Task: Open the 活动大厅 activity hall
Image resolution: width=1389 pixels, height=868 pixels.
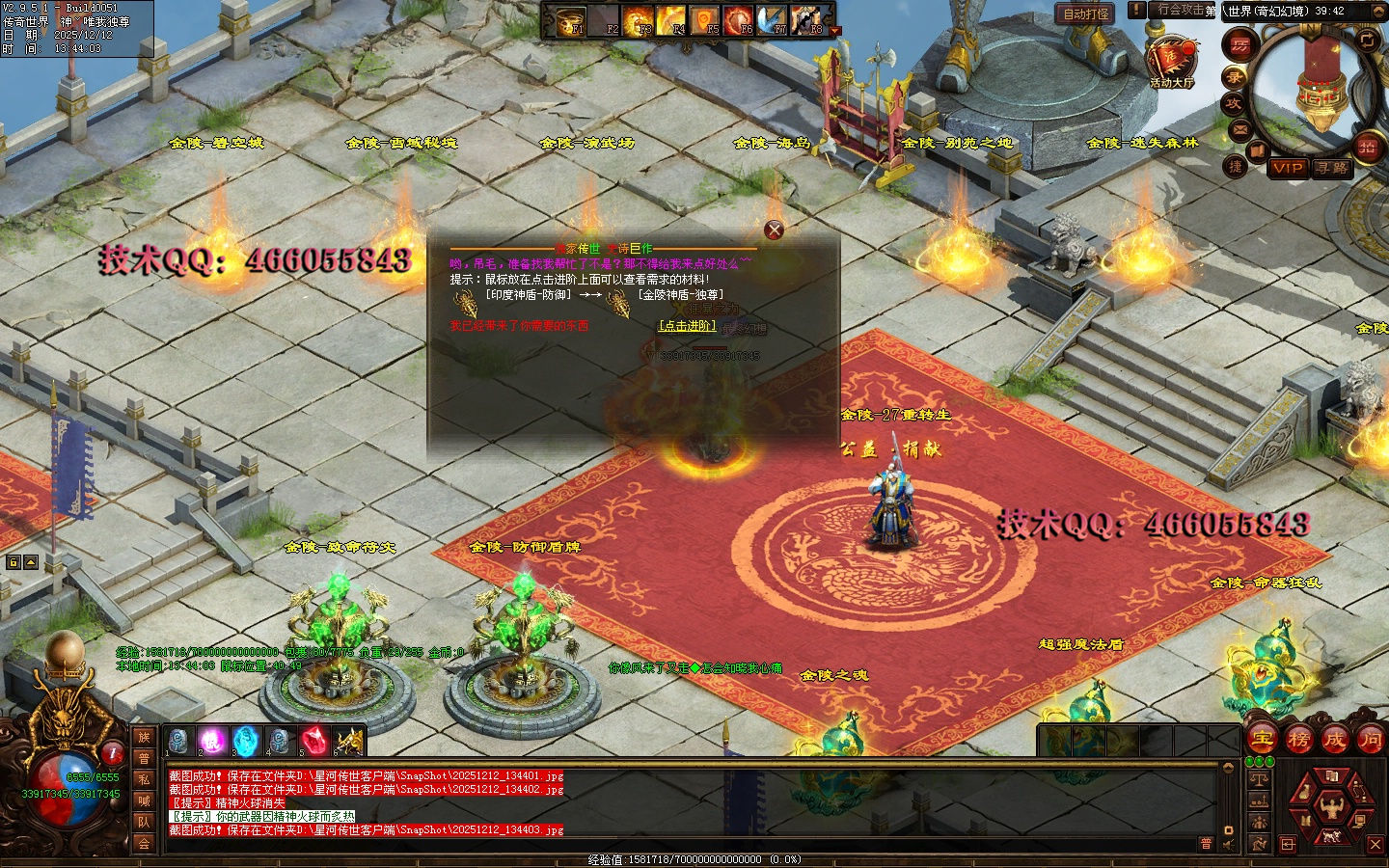Action: tap(1171, 60)
